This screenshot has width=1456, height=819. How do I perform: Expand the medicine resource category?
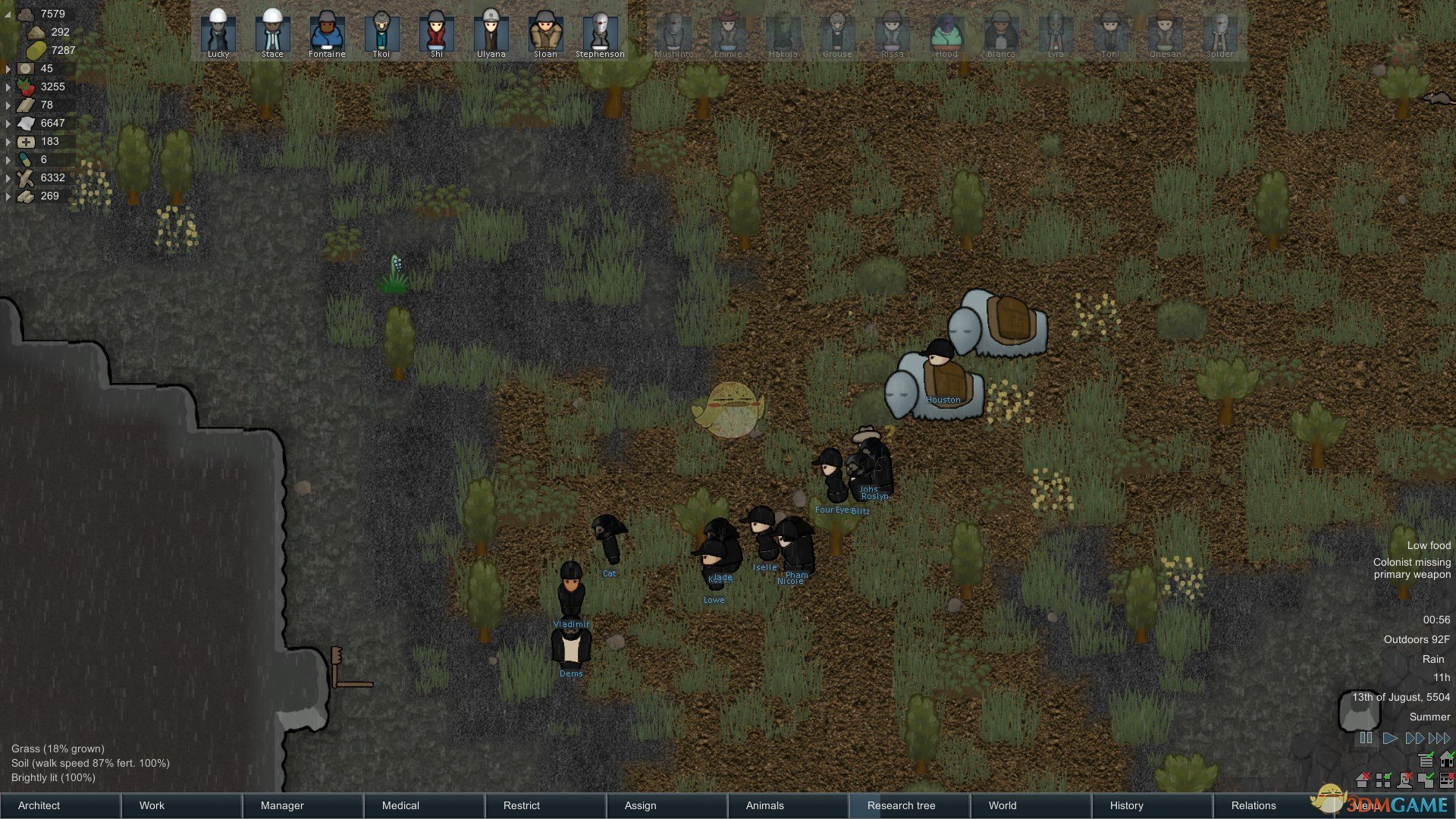(8, 142)
